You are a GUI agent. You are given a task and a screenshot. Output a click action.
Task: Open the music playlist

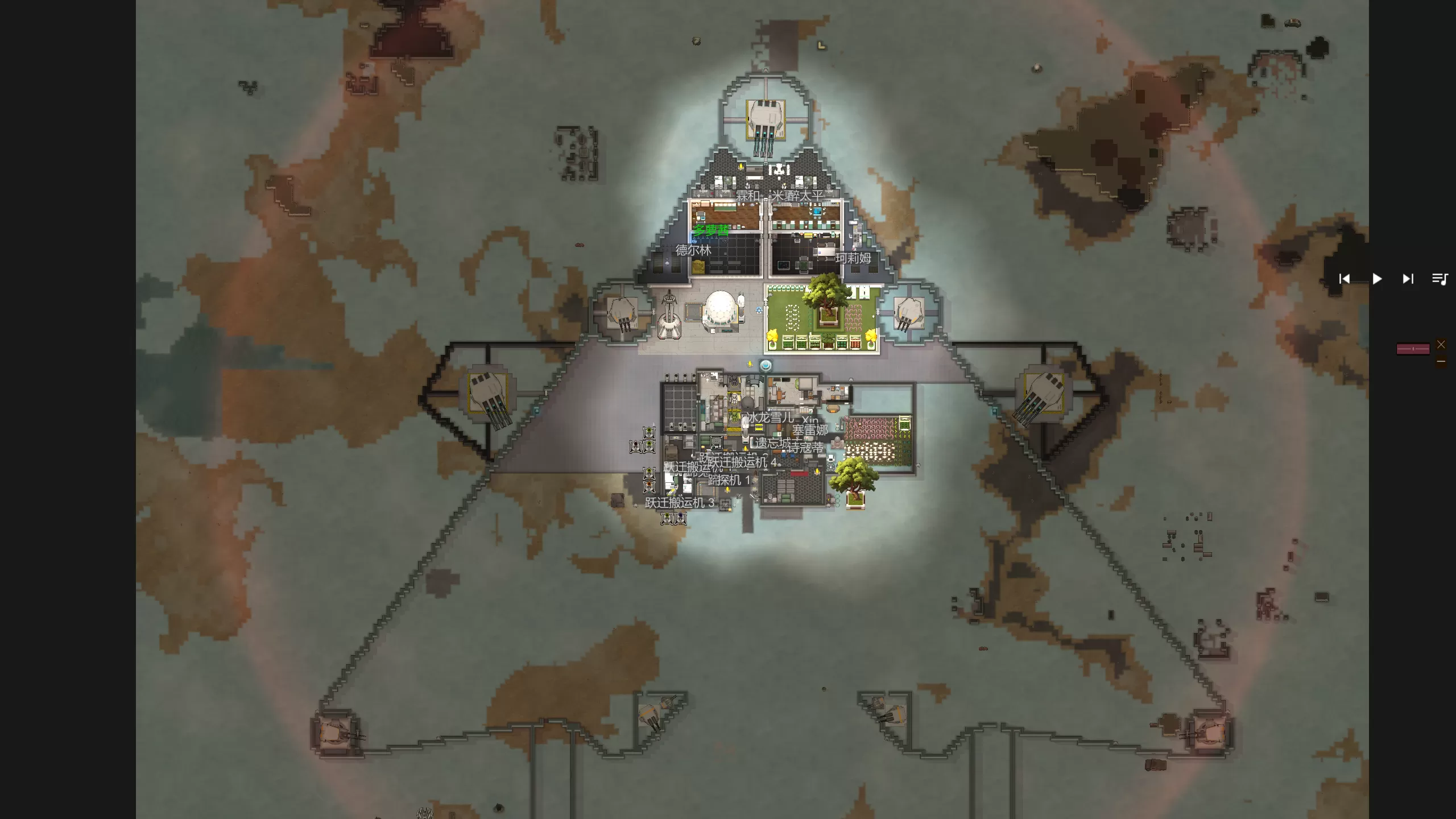[1440, 279]
